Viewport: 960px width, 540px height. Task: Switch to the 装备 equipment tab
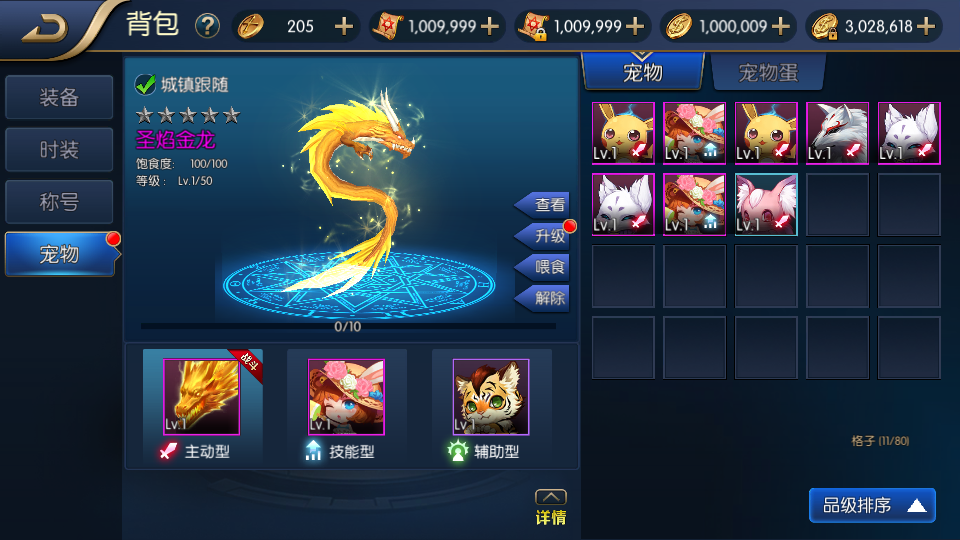[59, 98]
